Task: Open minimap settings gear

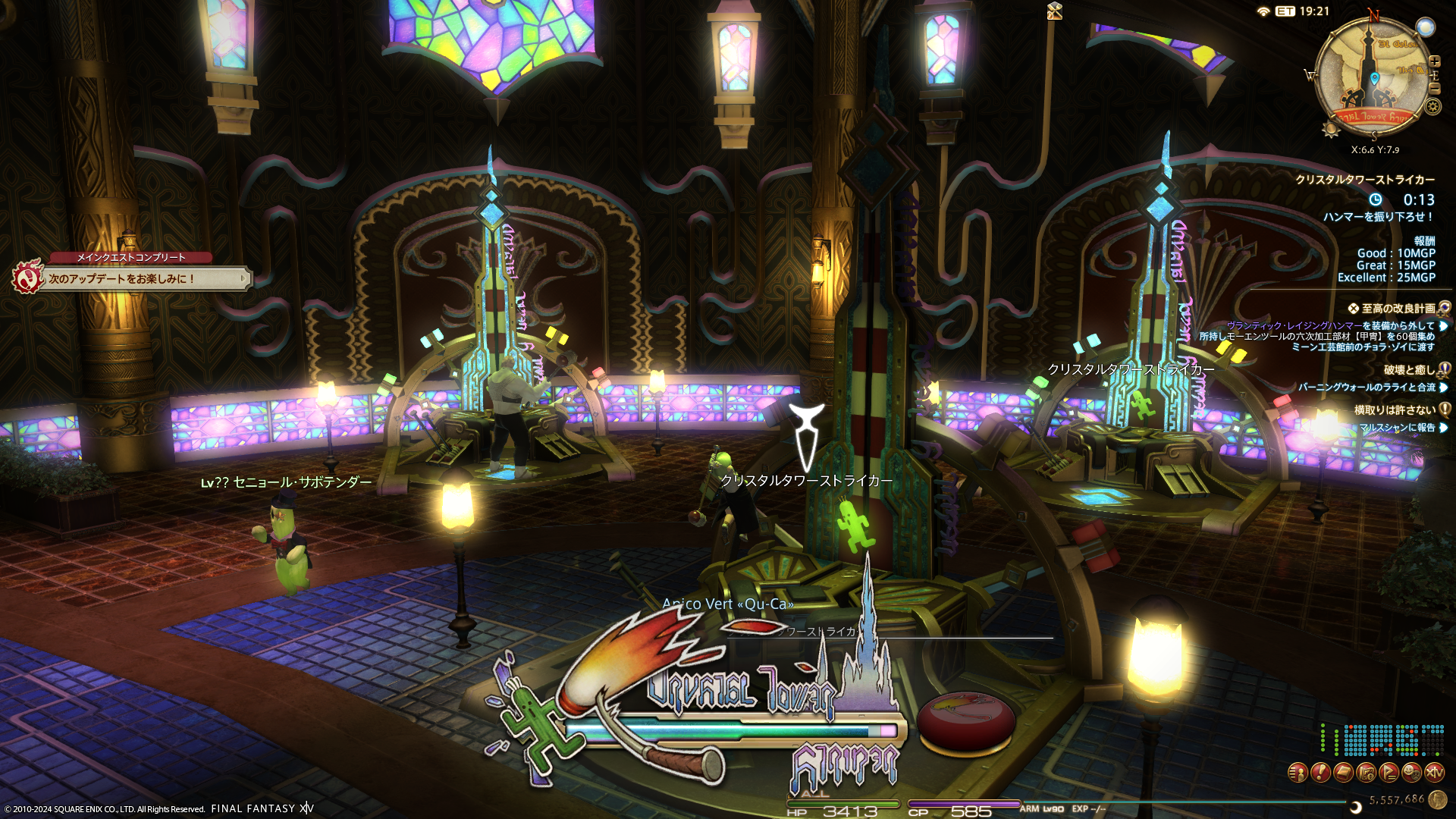Action: pyautogui.click(x=1432, y=106)
